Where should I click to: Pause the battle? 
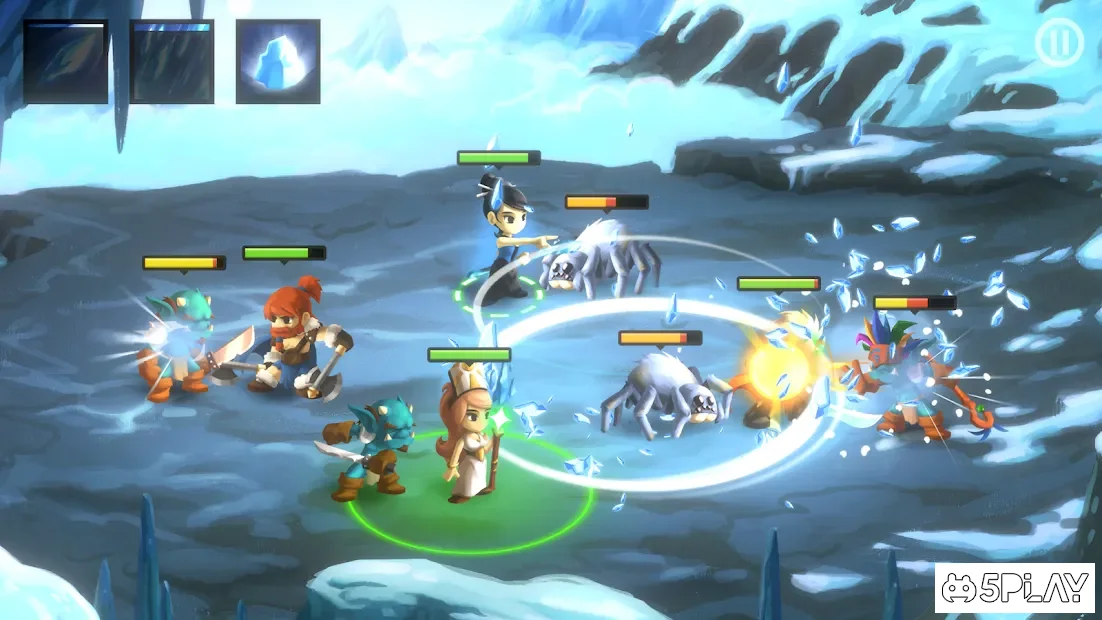click(x=1059, y=43)
